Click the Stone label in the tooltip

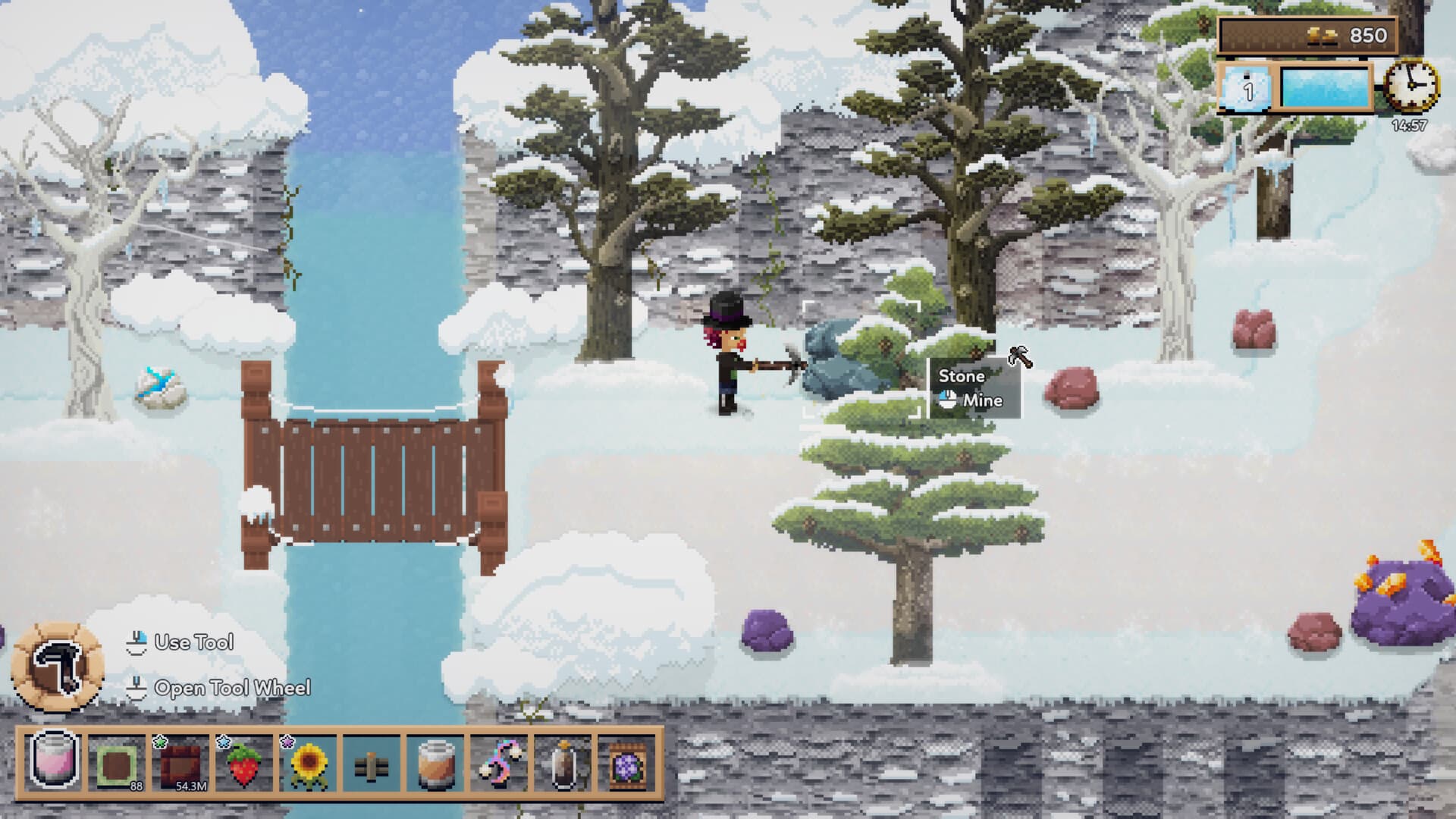tap(961, 376)
